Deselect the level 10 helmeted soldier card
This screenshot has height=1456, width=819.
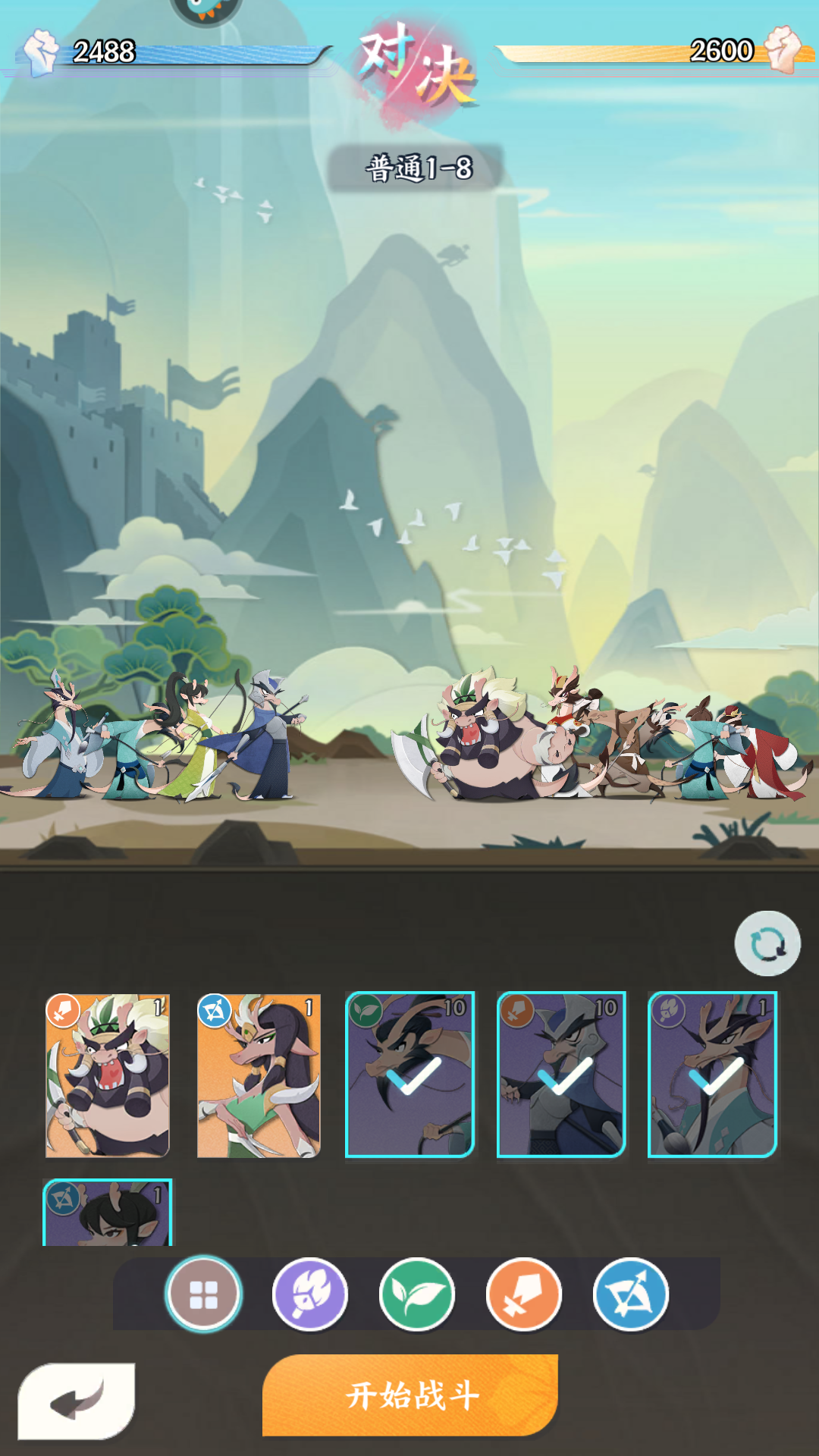pyautogui.click(x=561, y=1075)
